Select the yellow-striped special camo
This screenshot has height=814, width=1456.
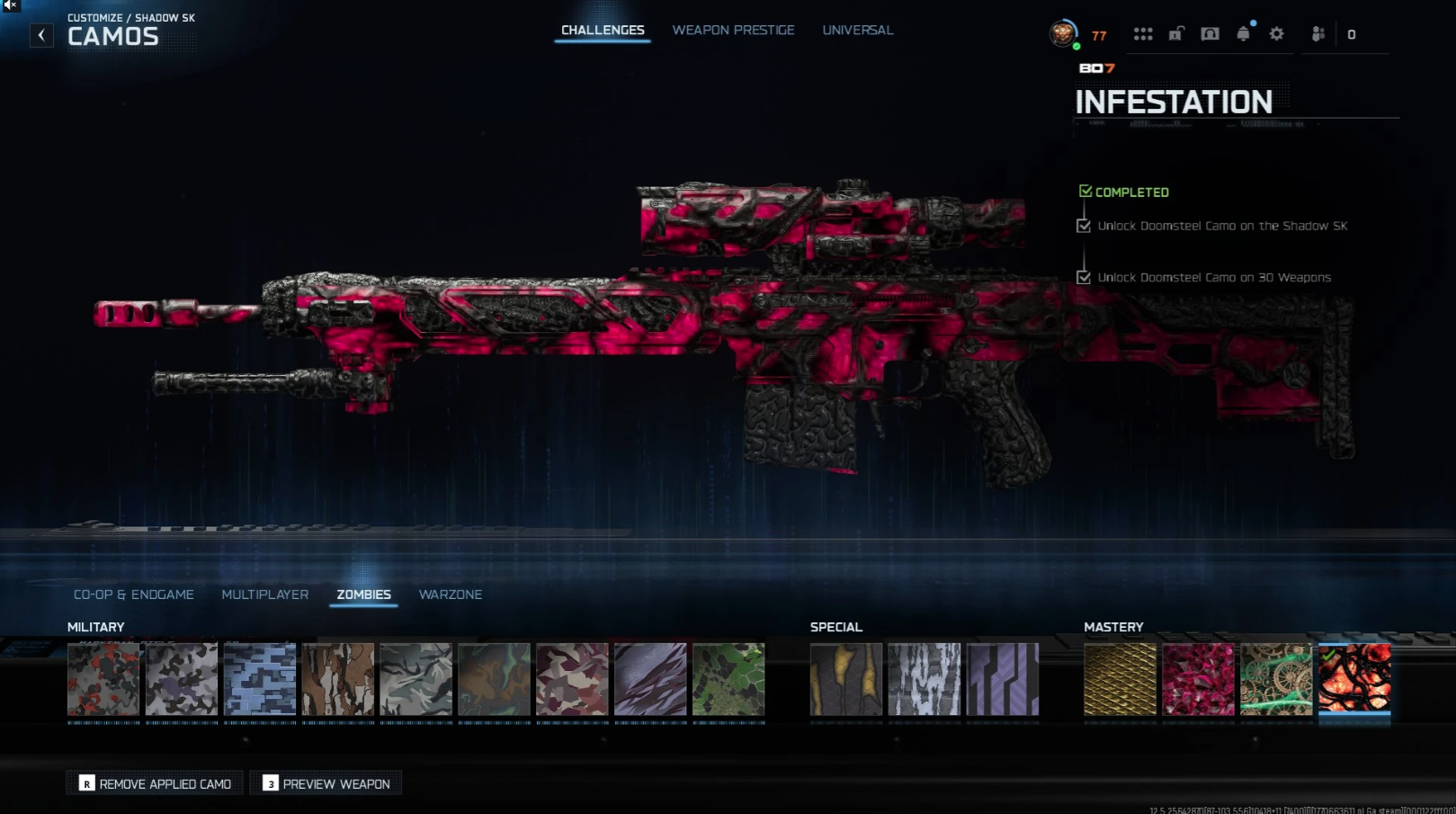pos(846,679)
